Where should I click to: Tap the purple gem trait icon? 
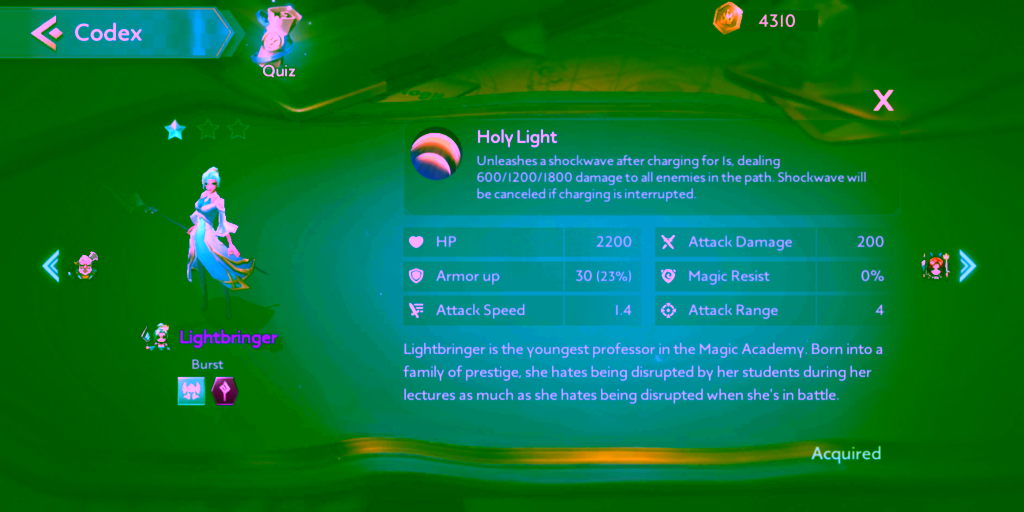[225, 391]
